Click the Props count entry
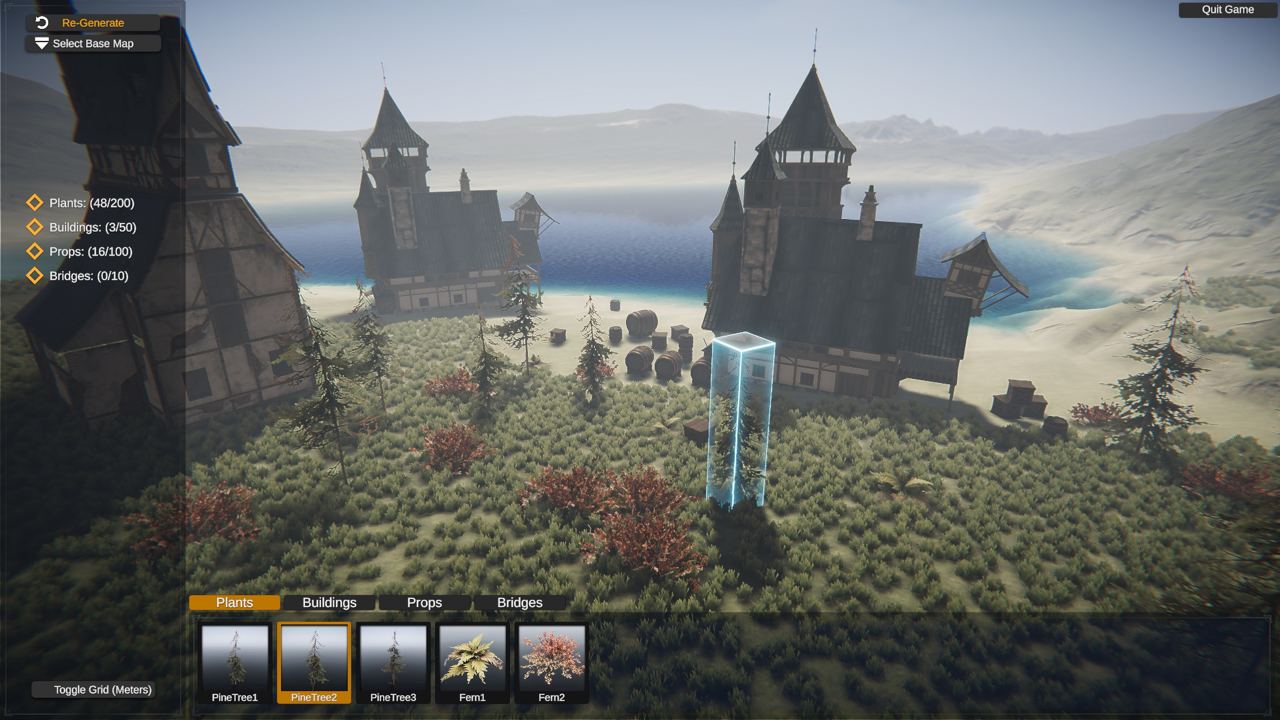 (90, 252)
